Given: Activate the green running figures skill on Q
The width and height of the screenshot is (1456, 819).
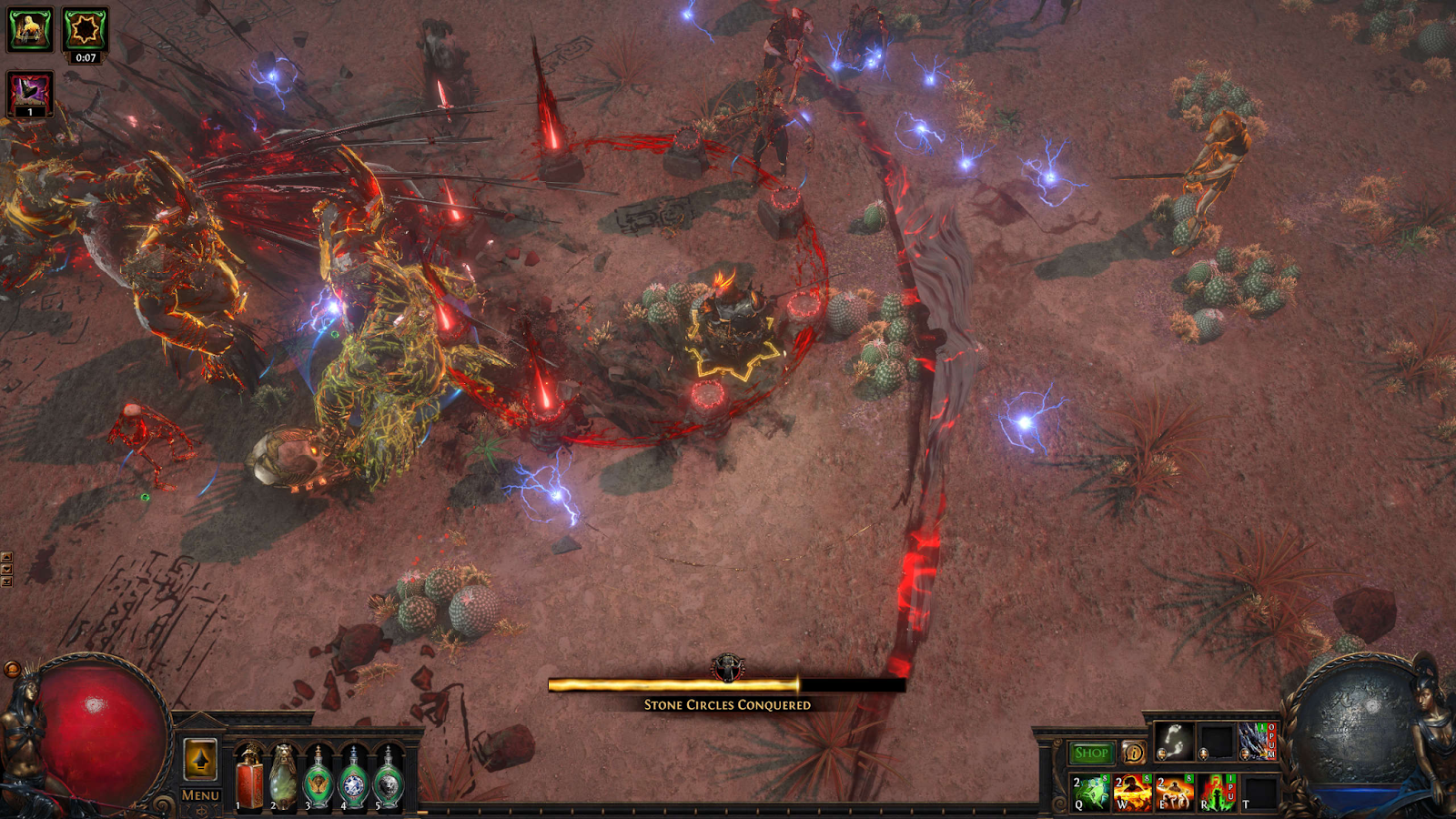Looking at the screenshot, I should point(1090,793).
